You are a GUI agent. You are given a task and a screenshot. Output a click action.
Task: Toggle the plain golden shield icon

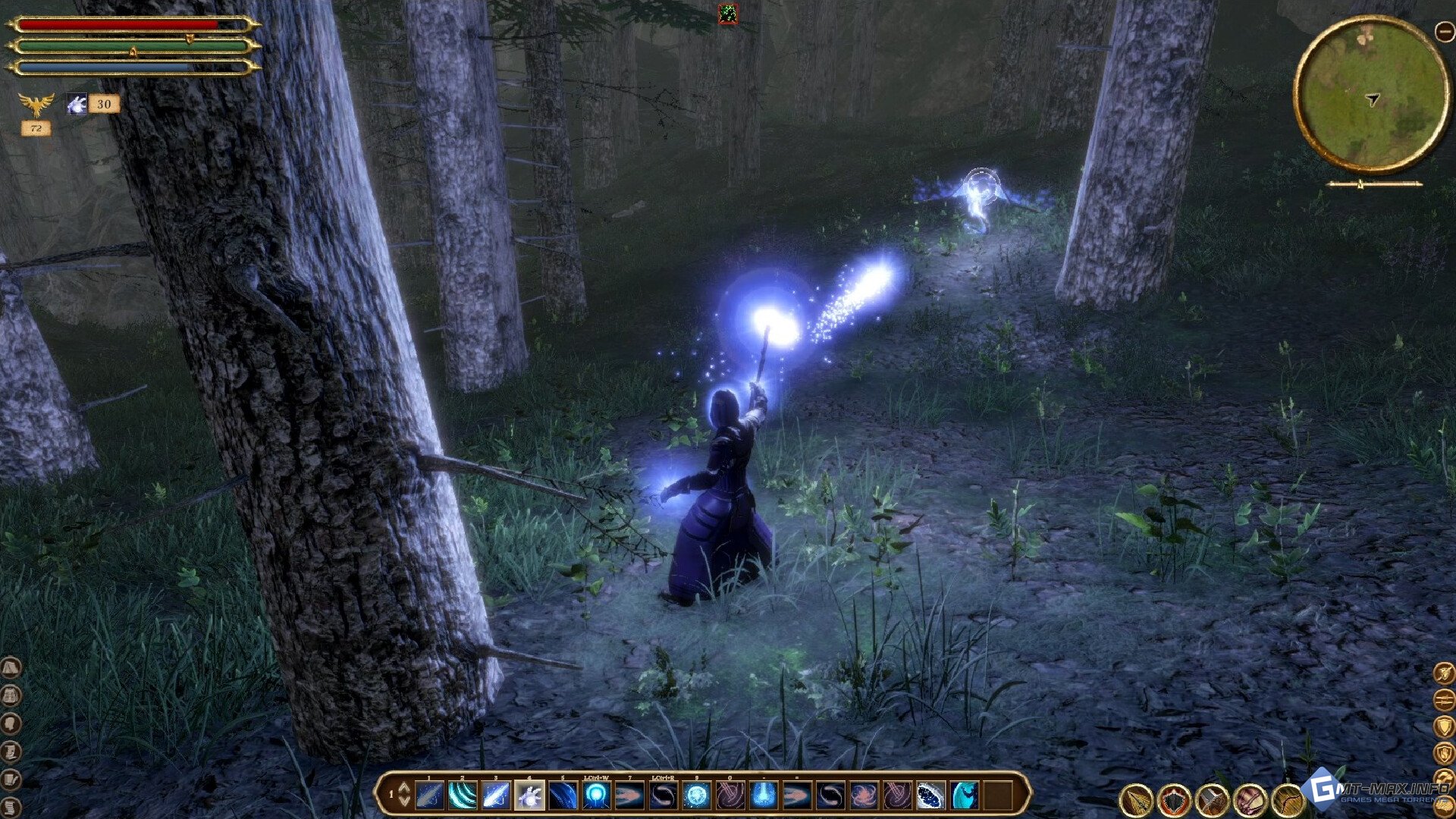click(x=1444, y=726)
